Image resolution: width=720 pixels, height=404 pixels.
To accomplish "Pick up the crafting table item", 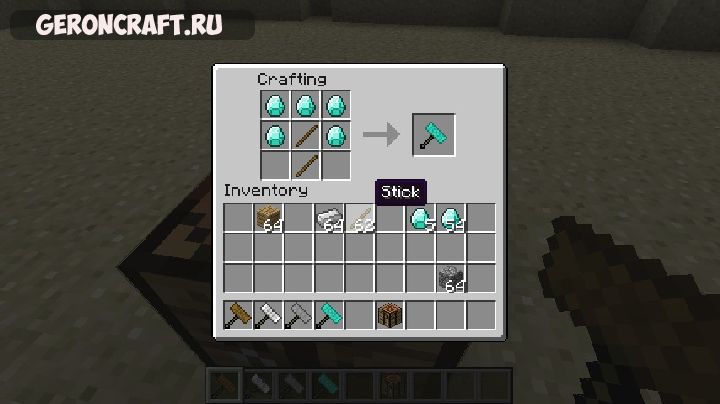I will tap(389, 316).
